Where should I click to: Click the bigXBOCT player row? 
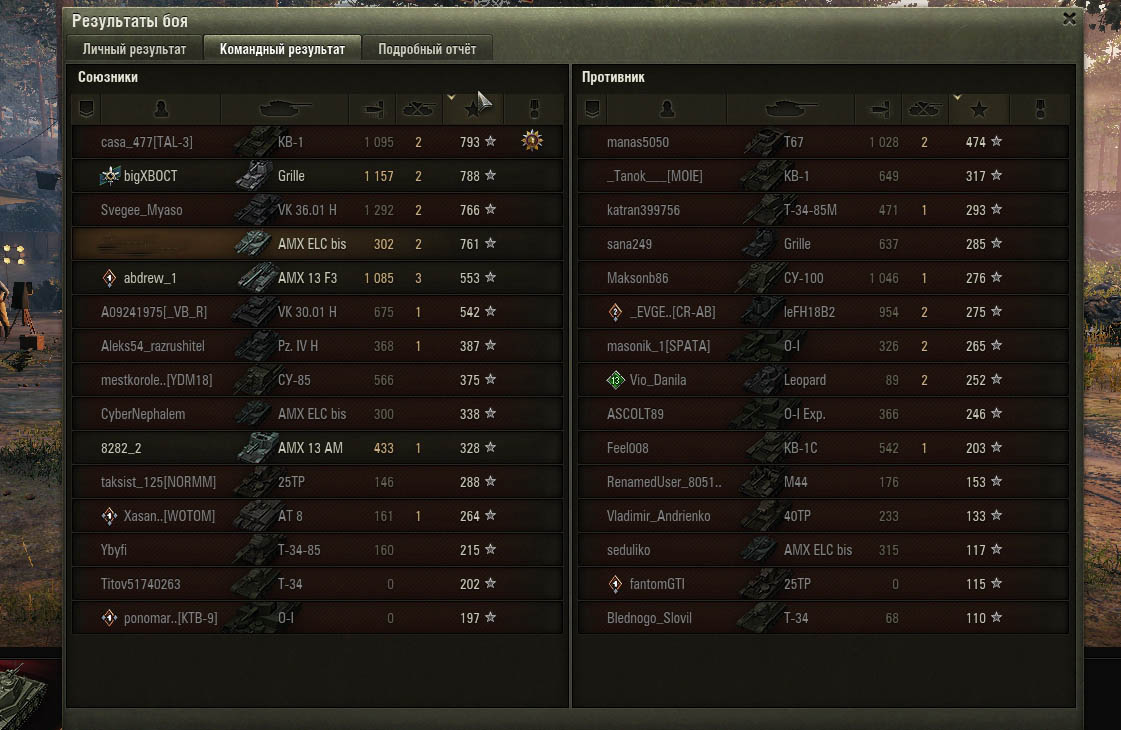coord(150,176)
